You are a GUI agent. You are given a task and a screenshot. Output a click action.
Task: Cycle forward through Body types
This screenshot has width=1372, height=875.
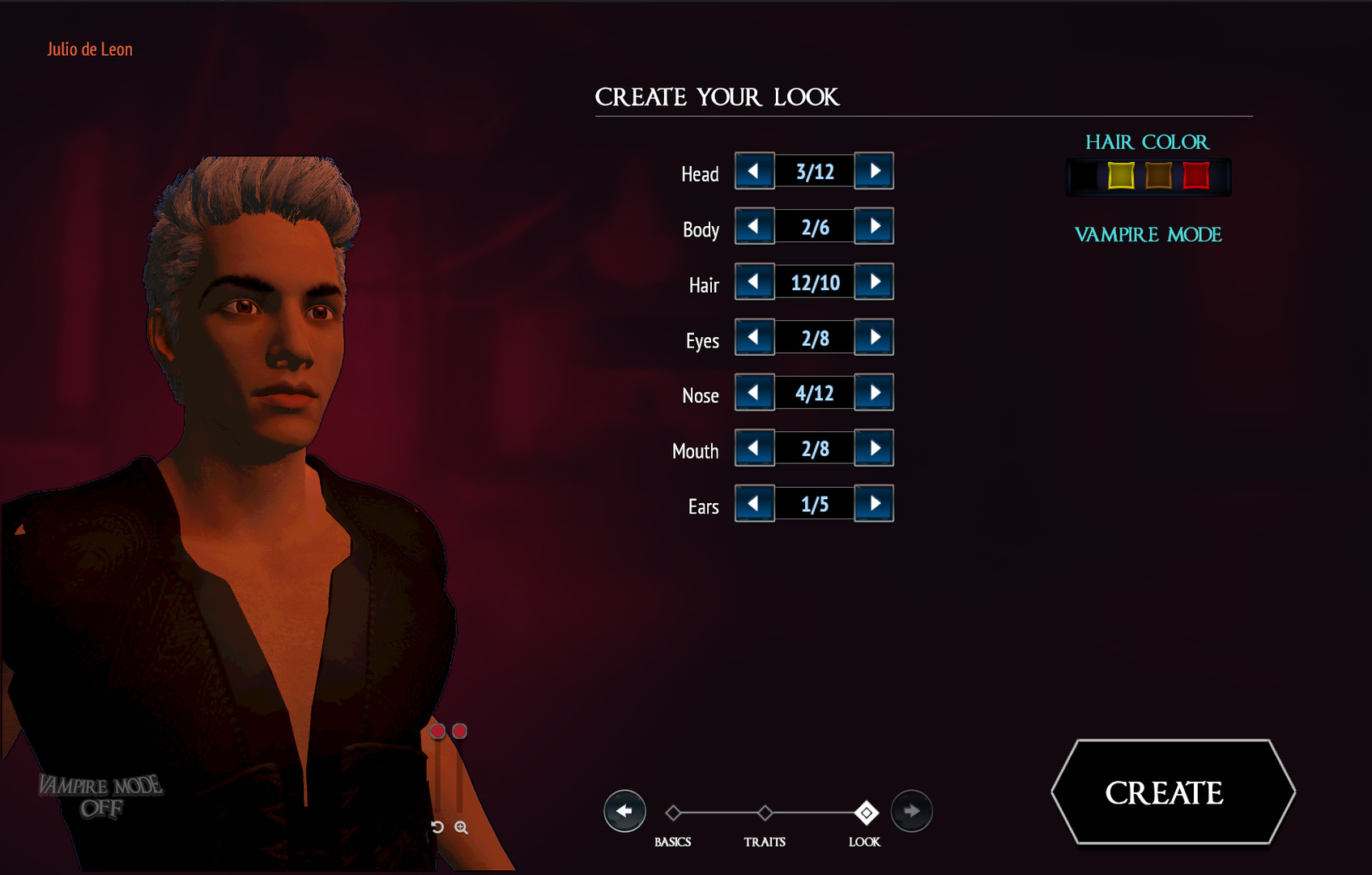pyautogui.click(x=874, y=226)
